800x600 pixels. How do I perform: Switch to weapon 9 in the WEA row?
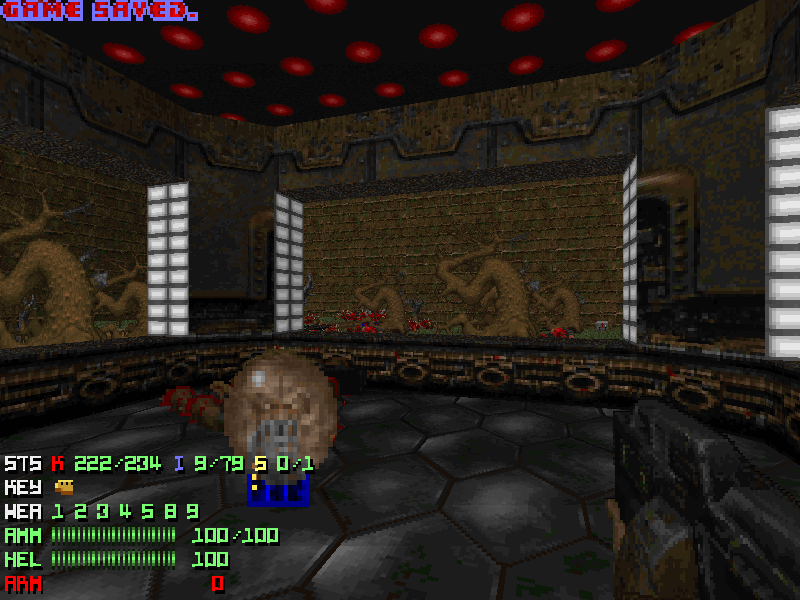(x=191, y=511)
